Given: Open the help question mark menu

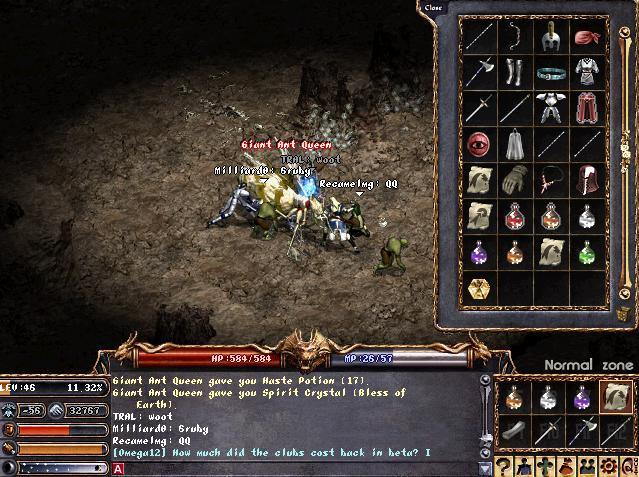Looking at the screenshot, I should 505,467.
